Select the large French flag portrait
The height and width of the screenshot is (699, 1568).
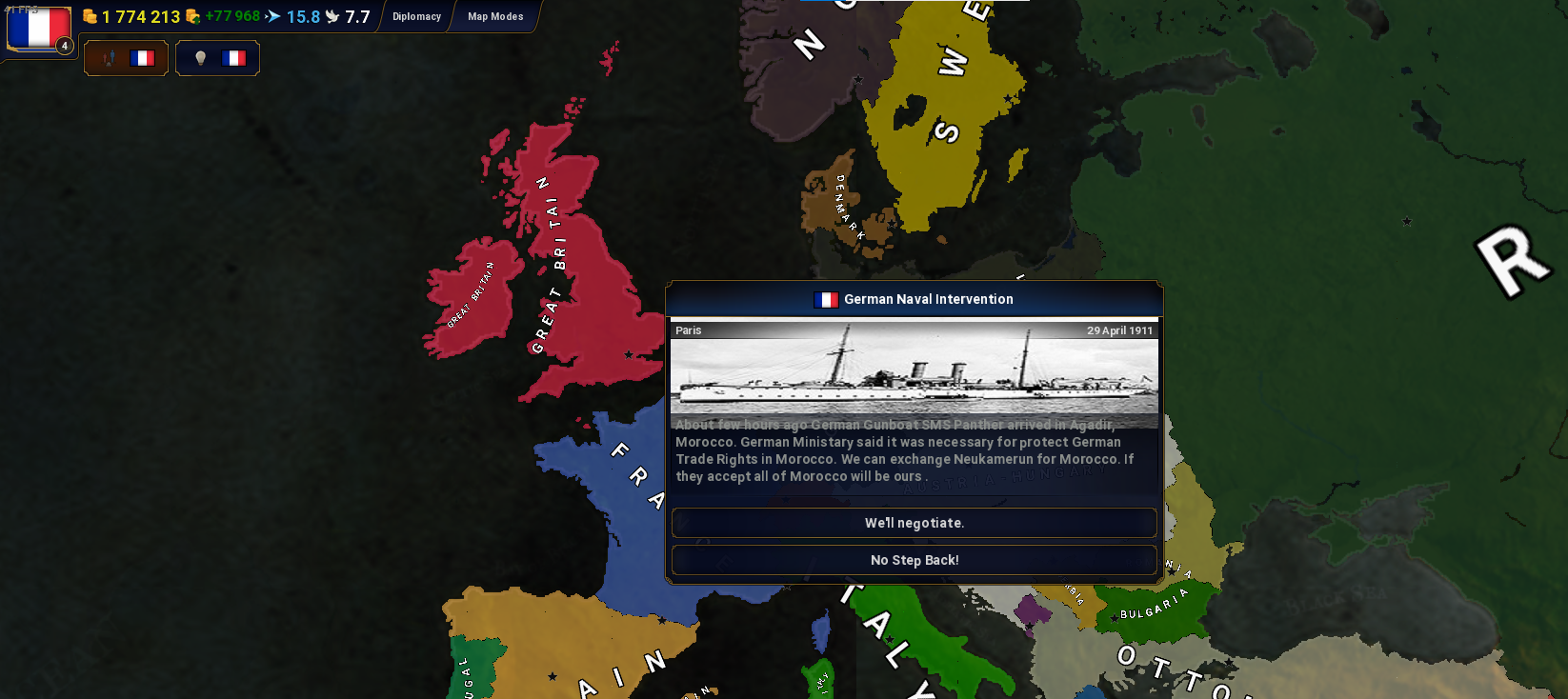click(x=38, y=29)
